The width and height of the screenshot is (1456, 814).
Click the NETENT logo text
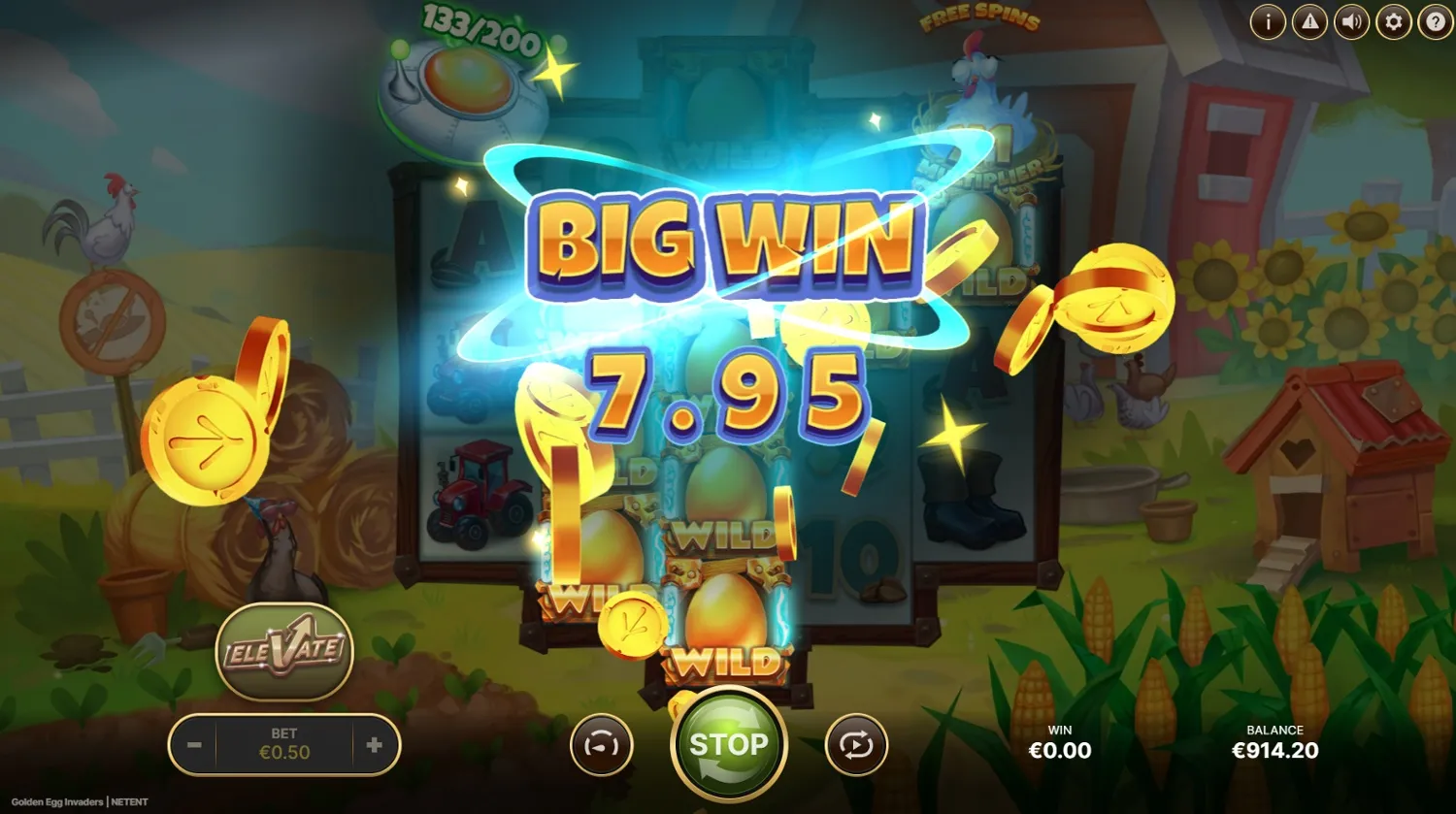(129, 802)
